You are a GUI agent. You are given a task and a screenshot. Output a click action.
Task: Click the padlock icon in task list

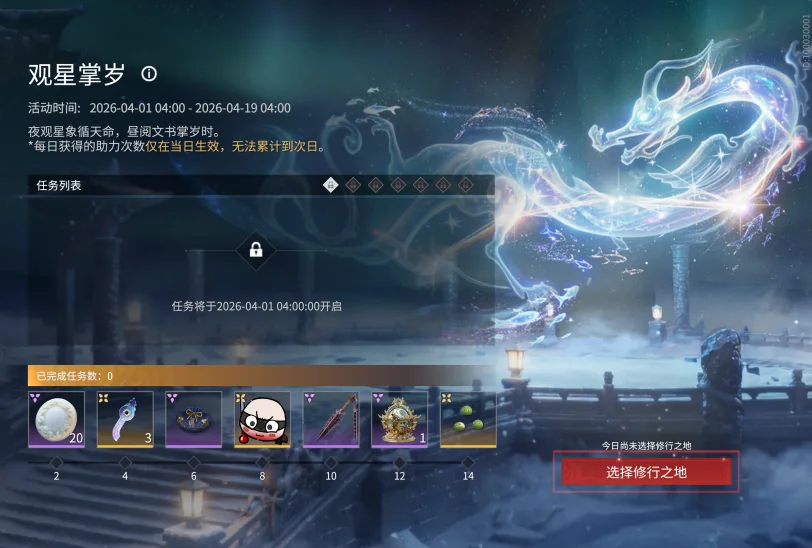coord(256,249)
